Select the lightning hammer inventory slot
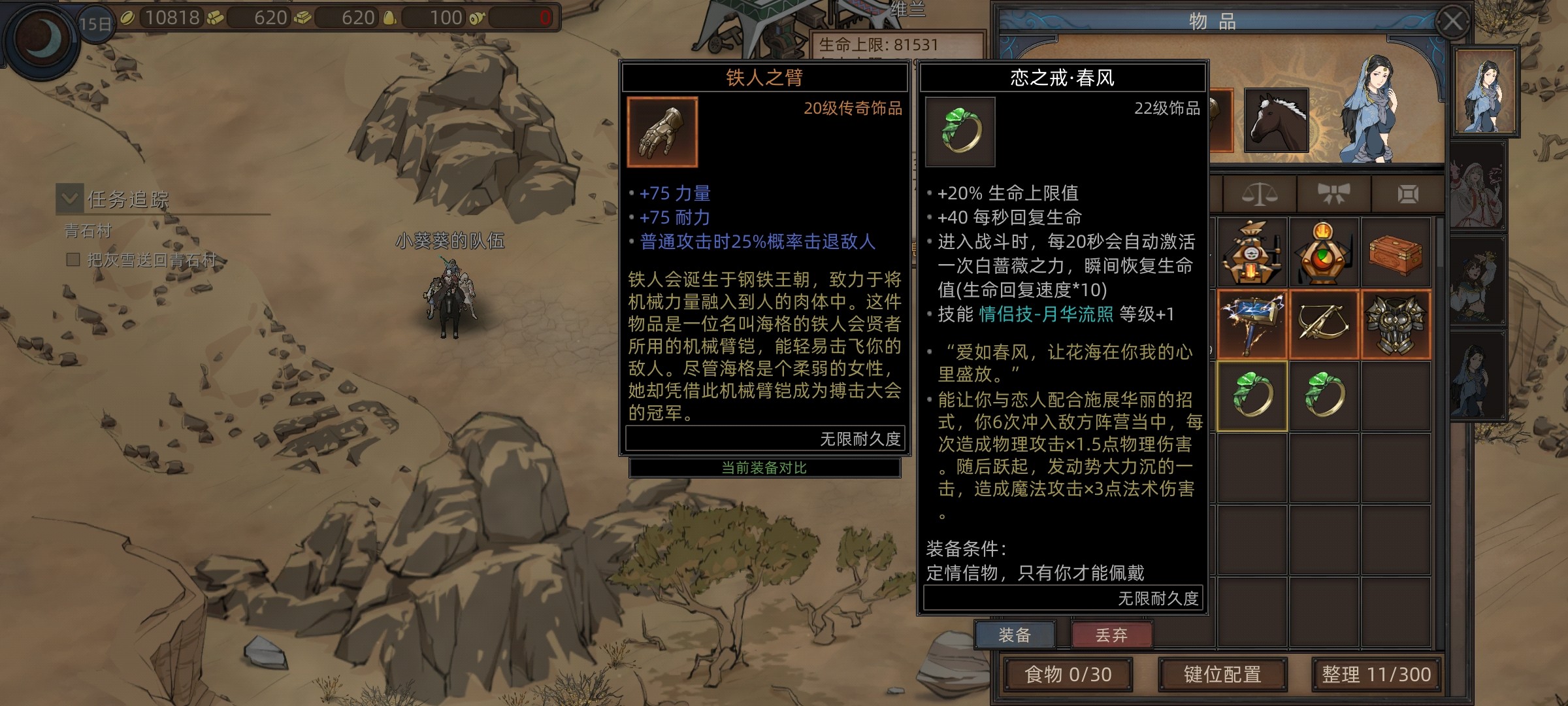 (1252, 325)
